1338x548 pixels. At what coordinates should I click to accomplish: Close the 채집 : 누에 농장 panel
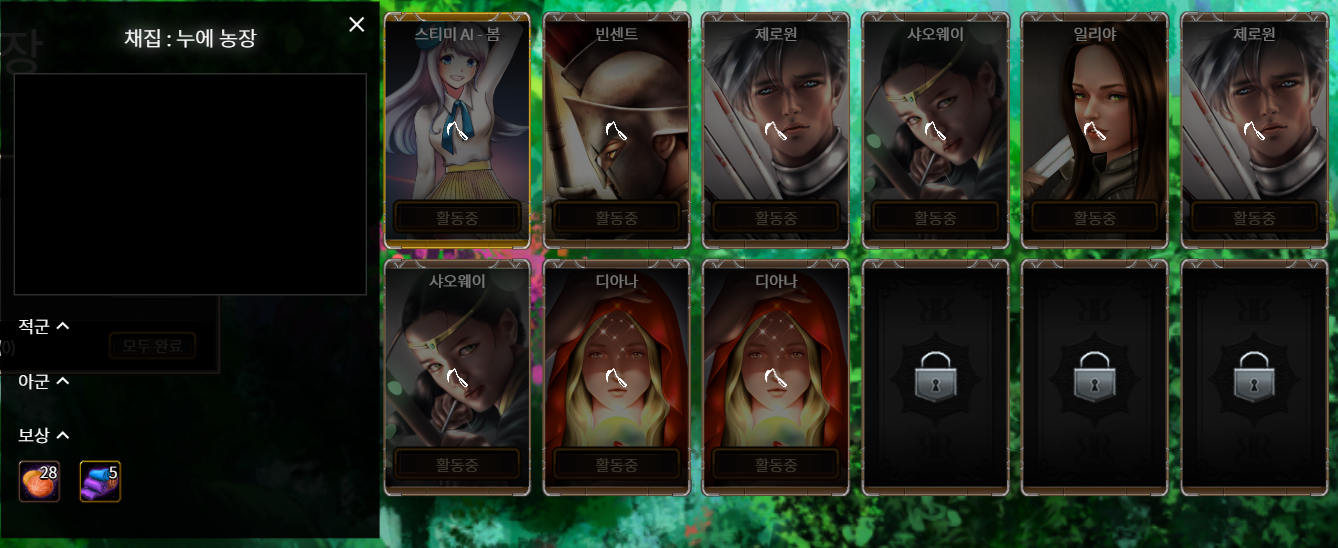356,25
